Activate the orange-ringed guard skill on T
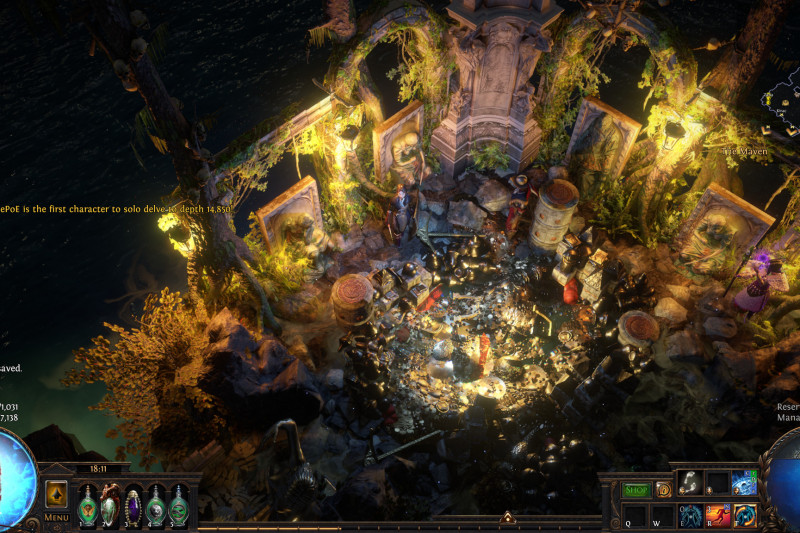 pos(743,516)
